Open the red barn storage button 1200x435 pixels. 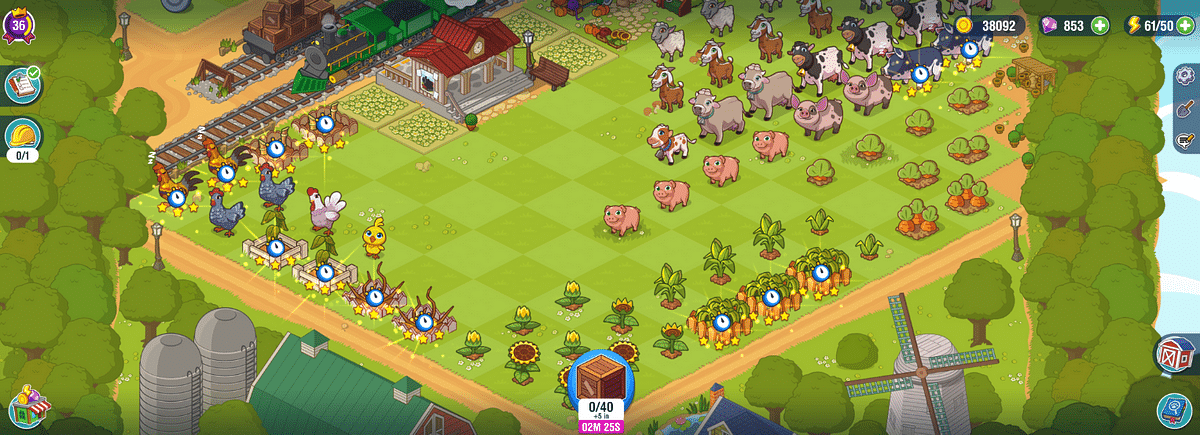tap(1177, 354)
